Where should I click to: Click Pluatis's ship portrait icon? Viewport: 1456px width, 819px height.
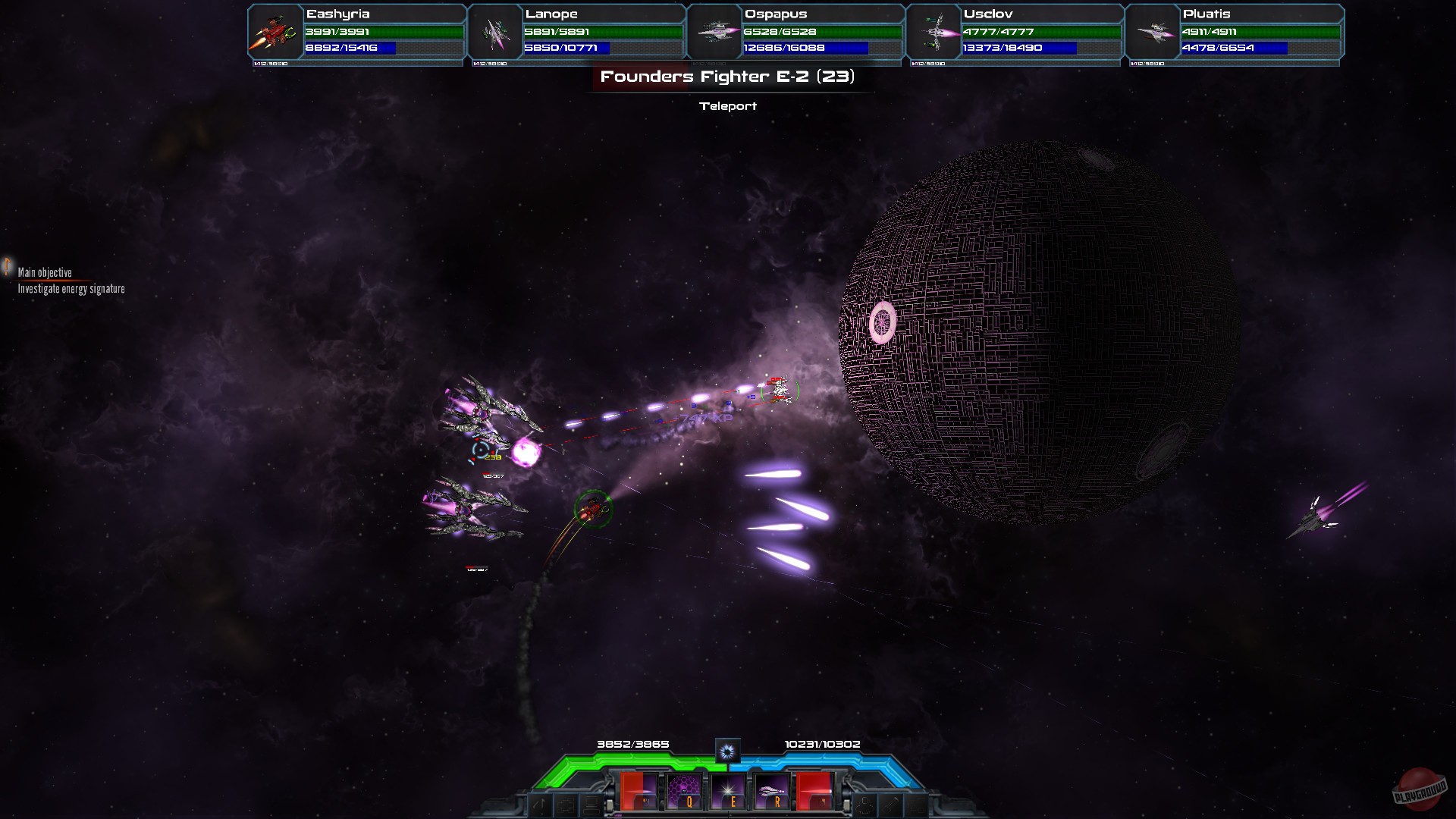coord(1153,33)
